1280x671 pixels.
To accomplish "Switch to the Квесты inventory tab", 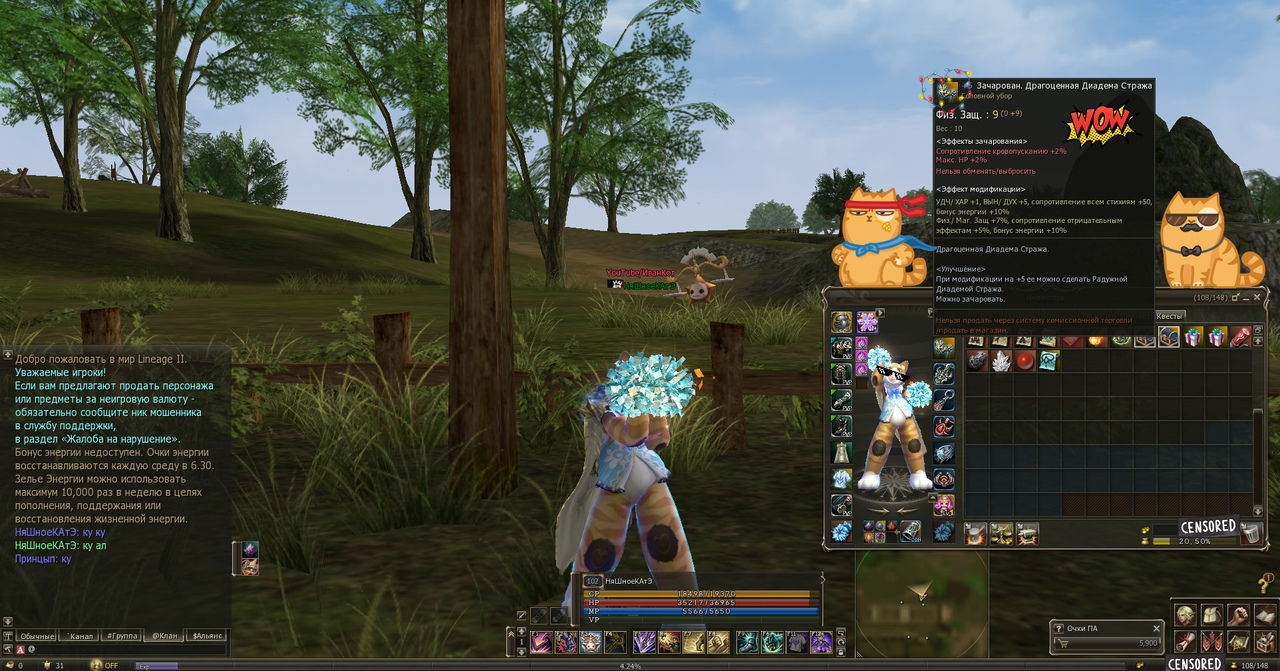I will (1169, 316).
